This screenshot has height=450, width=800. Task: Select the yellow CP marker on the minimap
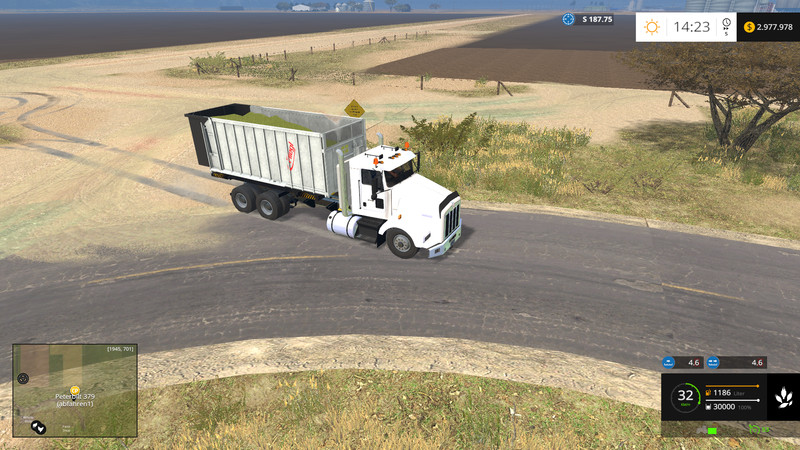74,390
